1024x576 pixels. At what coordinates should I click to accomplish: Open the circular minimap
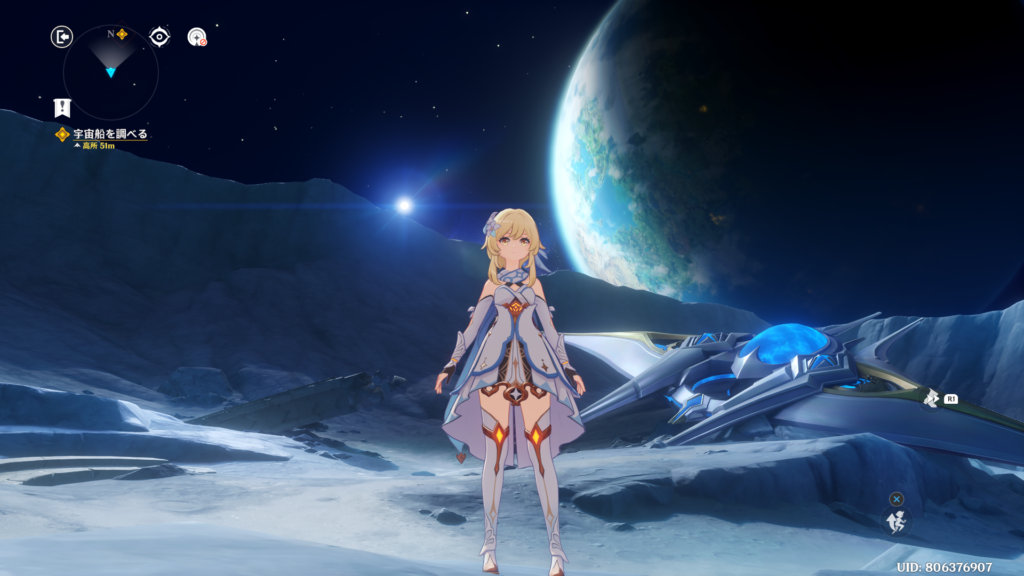point(110,72)
